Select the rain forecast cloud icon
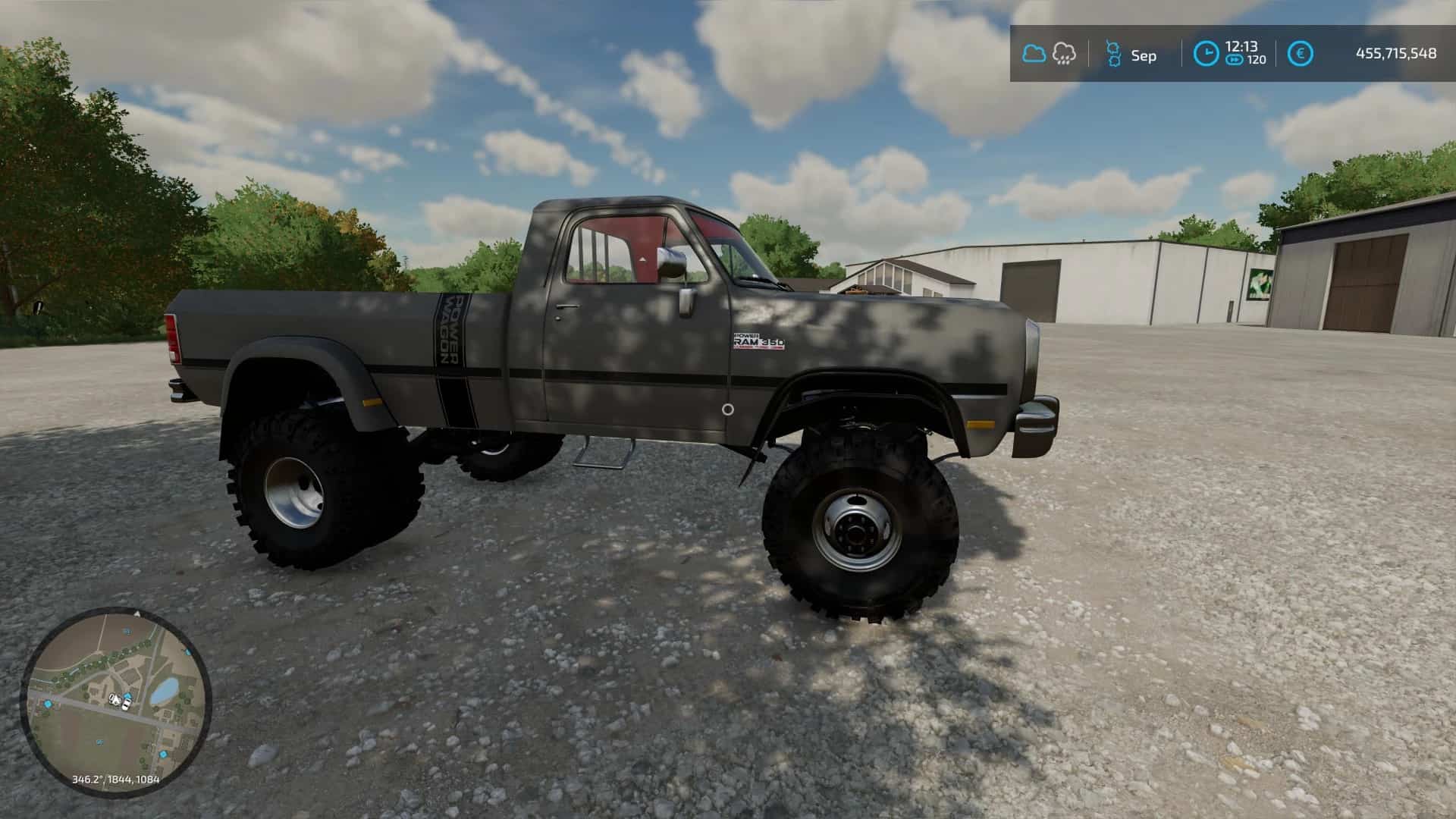The width and height of the screenshot is (1456, 819). [1064, 53]
